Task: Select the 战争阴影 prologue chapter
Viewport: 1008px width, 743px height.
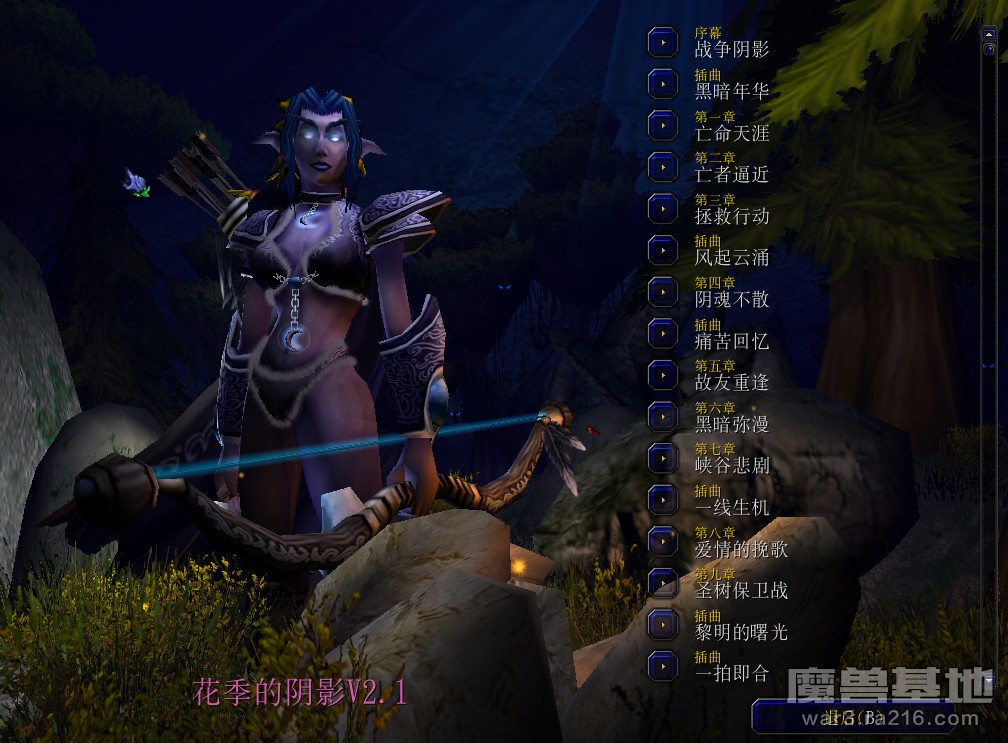Action: tap(663, 42)
